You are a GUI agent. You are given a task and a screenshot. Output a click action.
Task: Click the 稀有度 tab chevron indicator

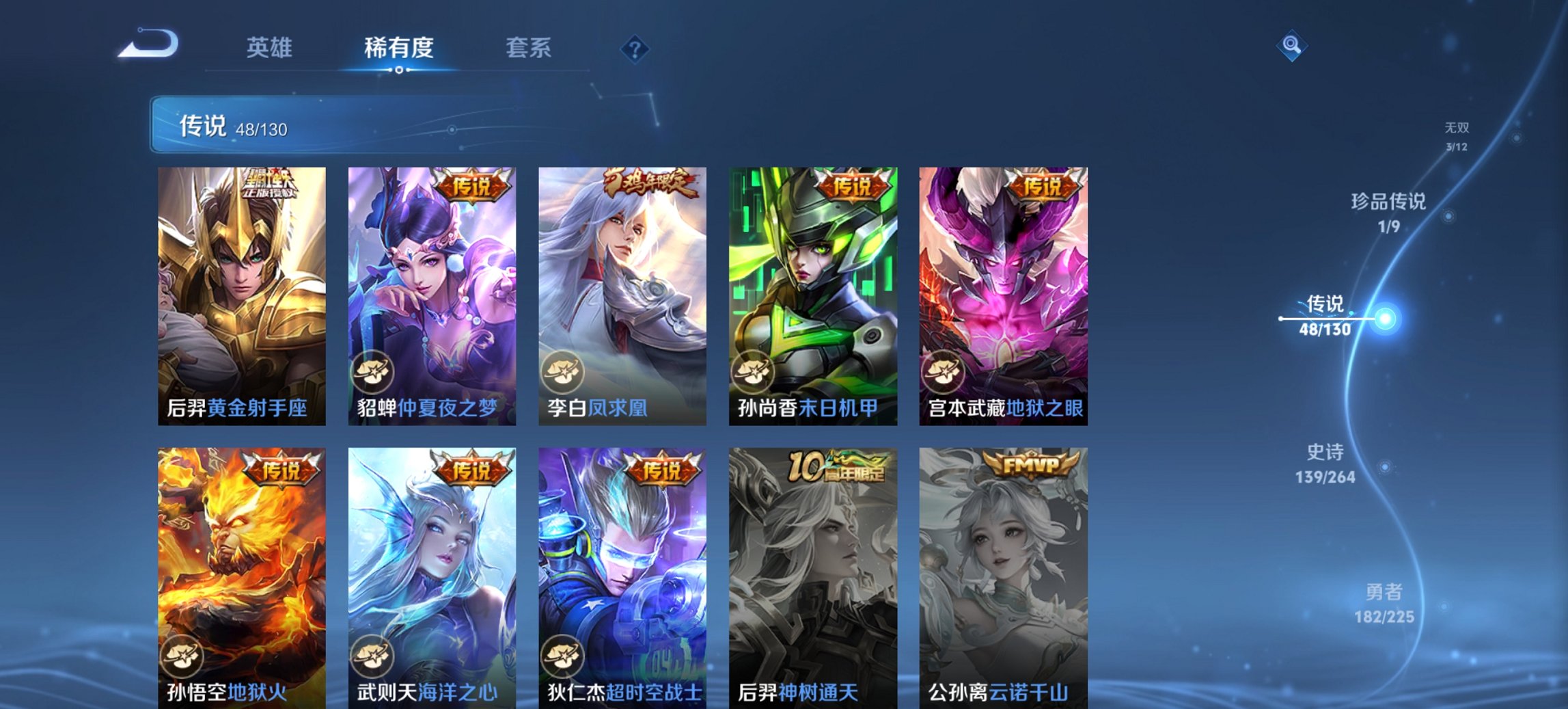[400, 71]
